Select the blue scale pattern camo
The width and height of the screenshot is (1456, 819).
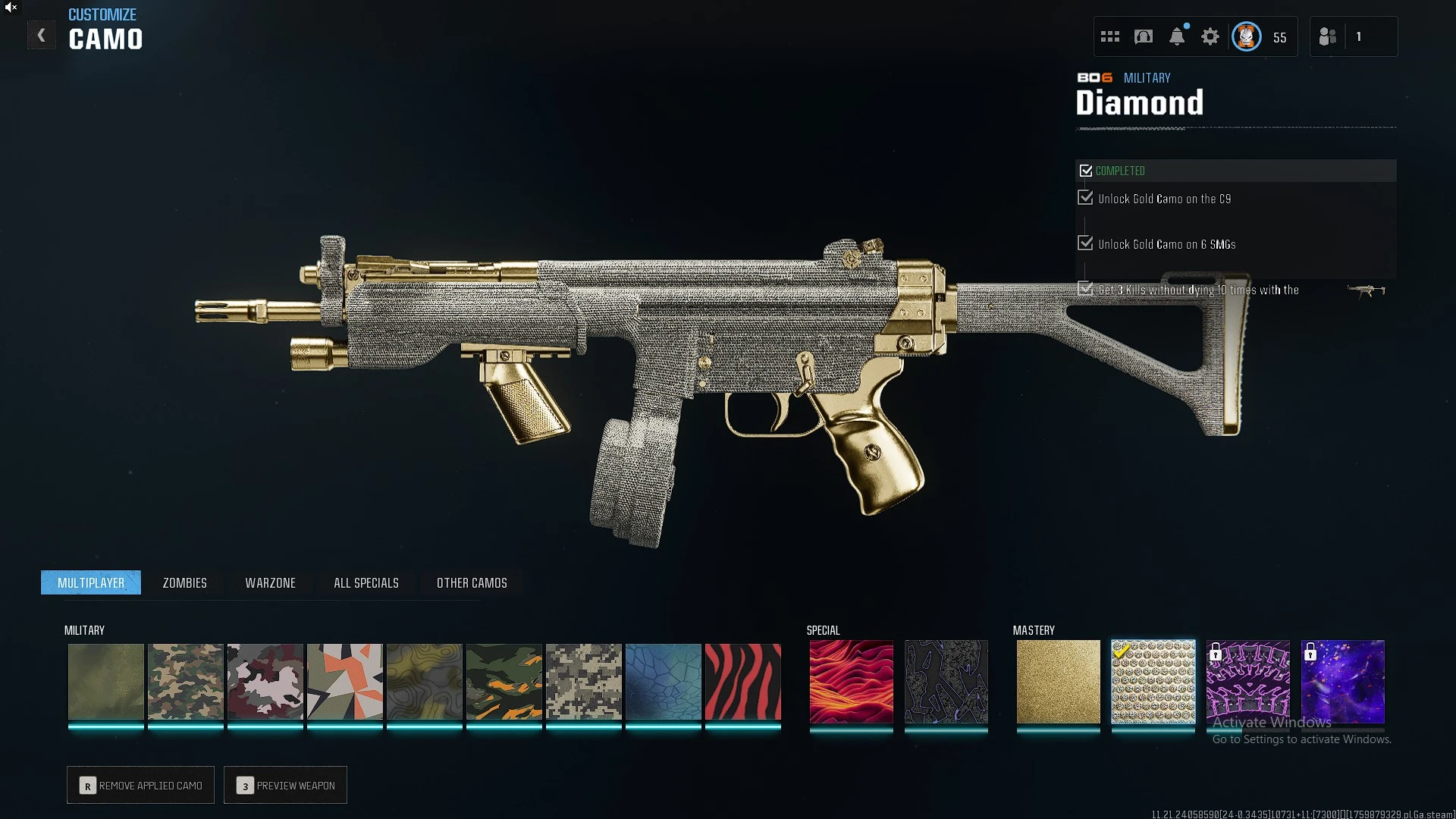[x=663, y=681]
